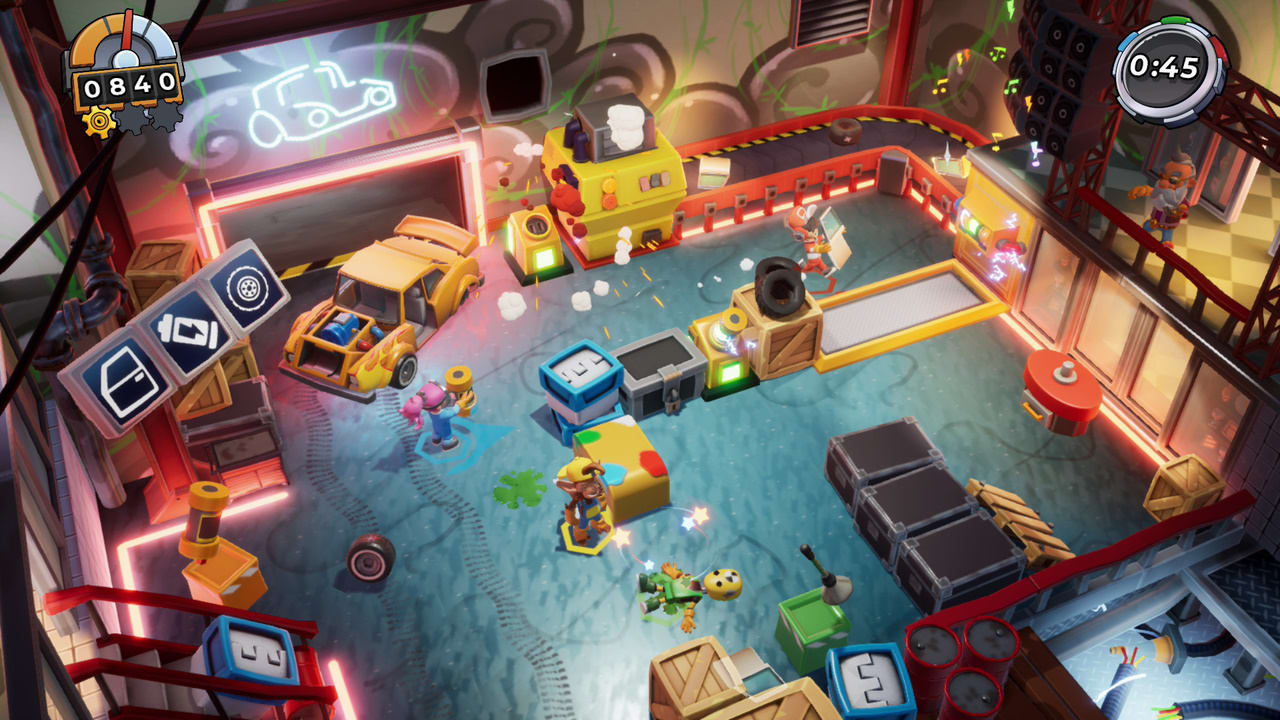Click the green paint splat on the floor
This screenshot has width=1280, height=720.
519,487
